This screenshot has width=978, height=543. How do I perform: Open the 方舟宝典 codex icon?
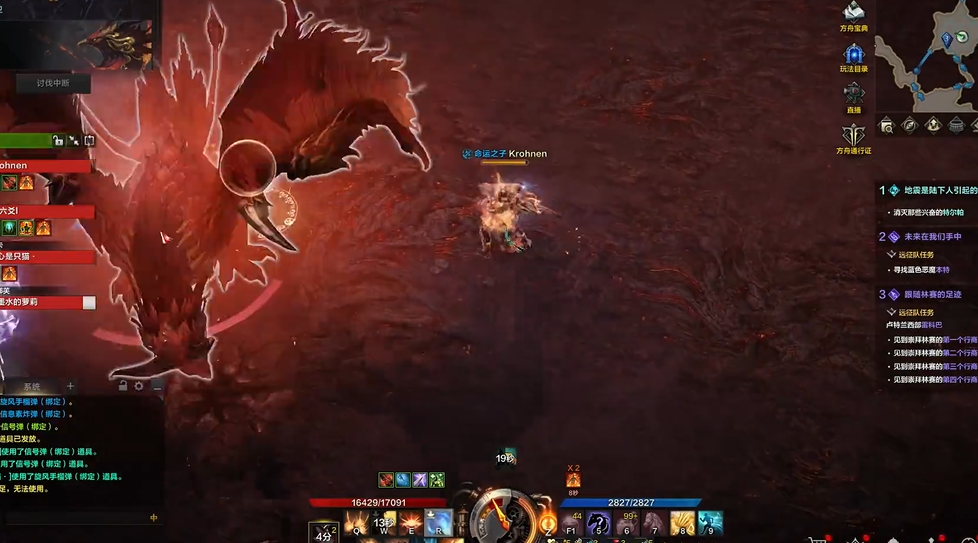coord(853,14)
